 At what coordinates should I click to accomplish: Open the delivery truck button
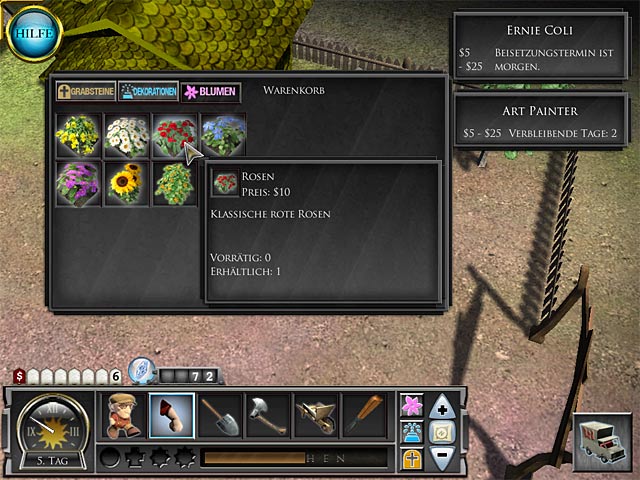point(602,438)
